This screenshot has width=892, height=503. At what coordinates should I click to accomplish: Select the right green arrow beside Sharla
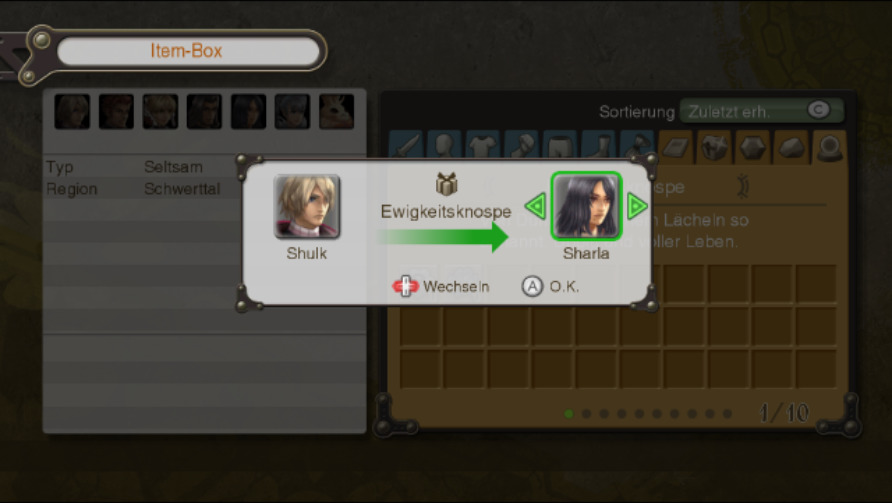[x=637, y=206]
